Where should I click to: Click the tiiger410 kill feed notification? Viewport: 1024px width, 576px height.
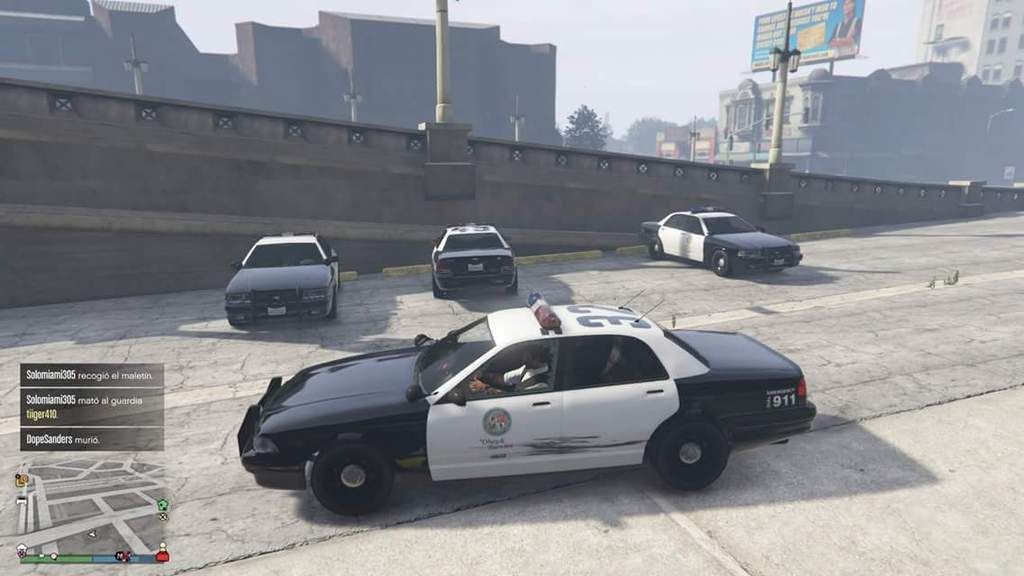click(x=91, y=406)
